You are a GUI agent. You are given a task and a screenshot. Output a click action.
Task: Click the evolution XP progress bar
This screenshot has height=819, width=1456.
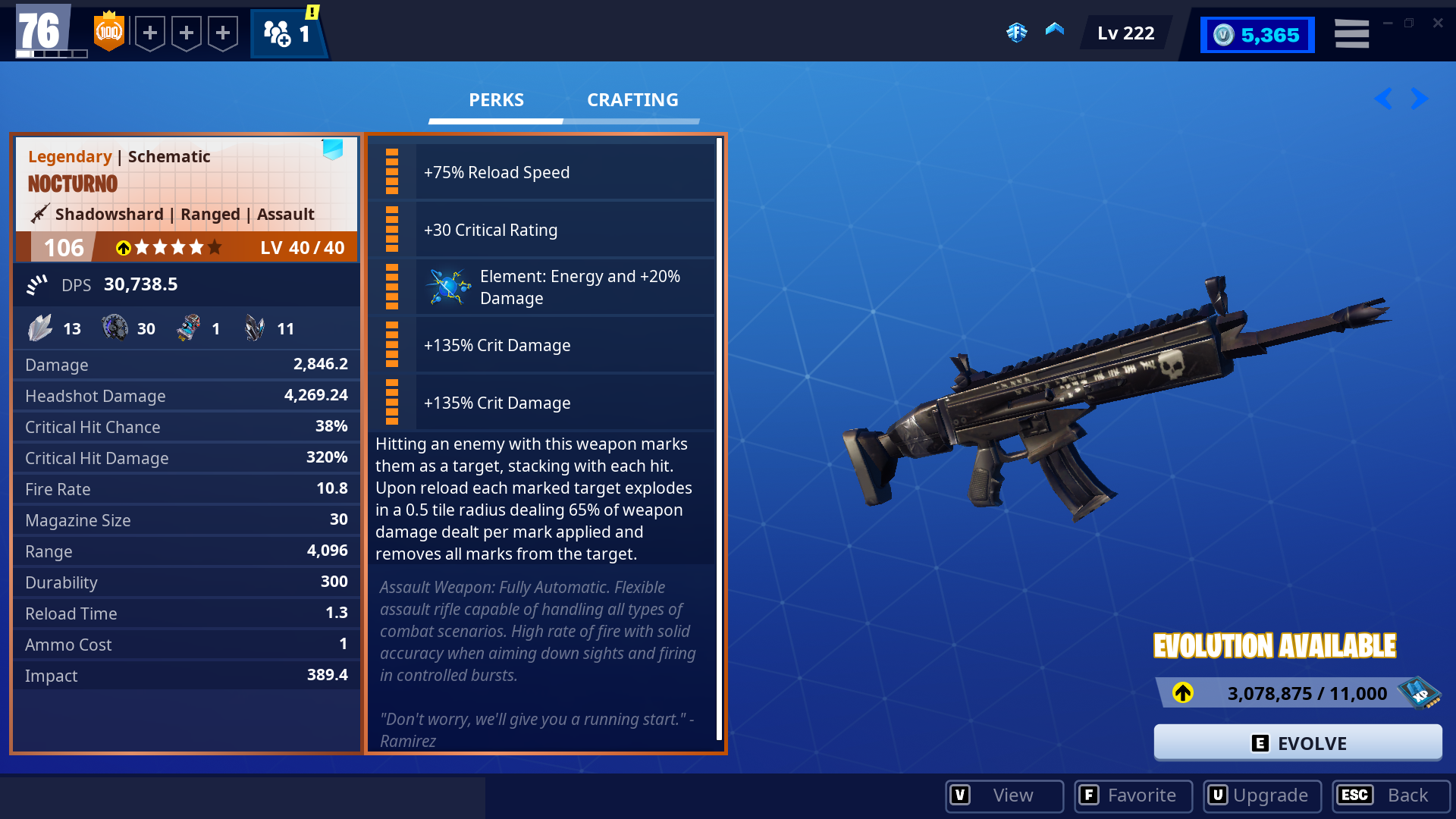[x=1289, y=692]
